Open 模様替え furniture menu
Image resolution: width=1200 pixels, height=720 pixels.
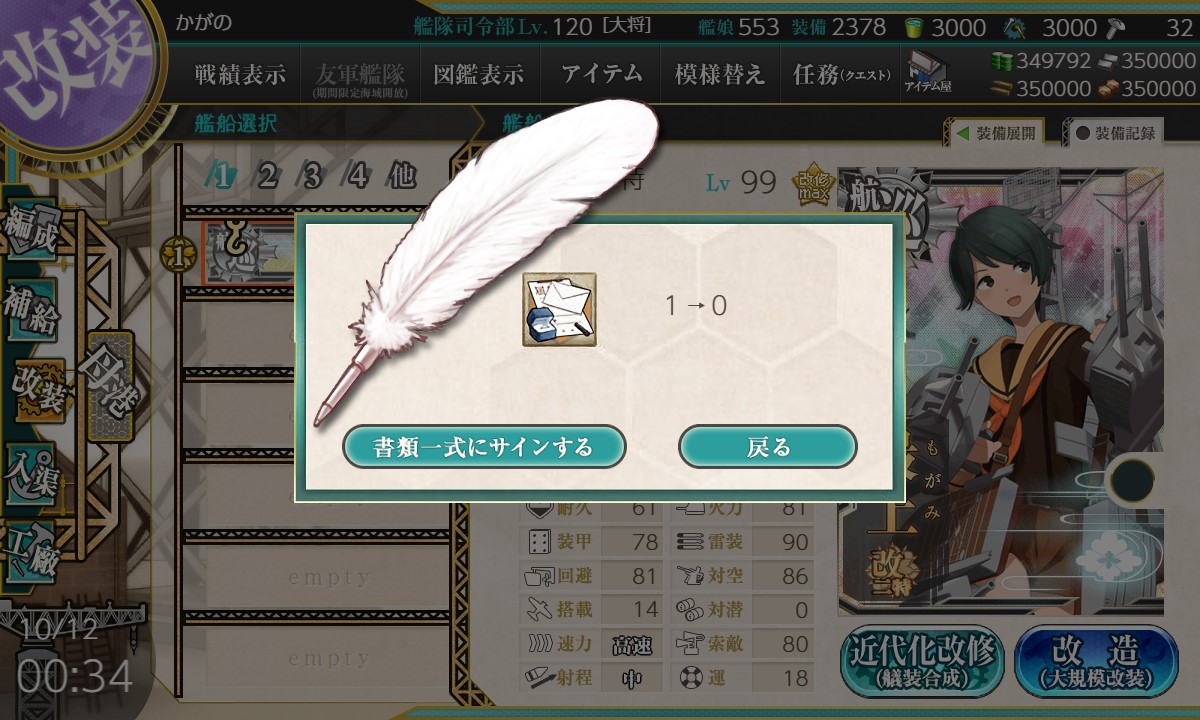(719, 74)
